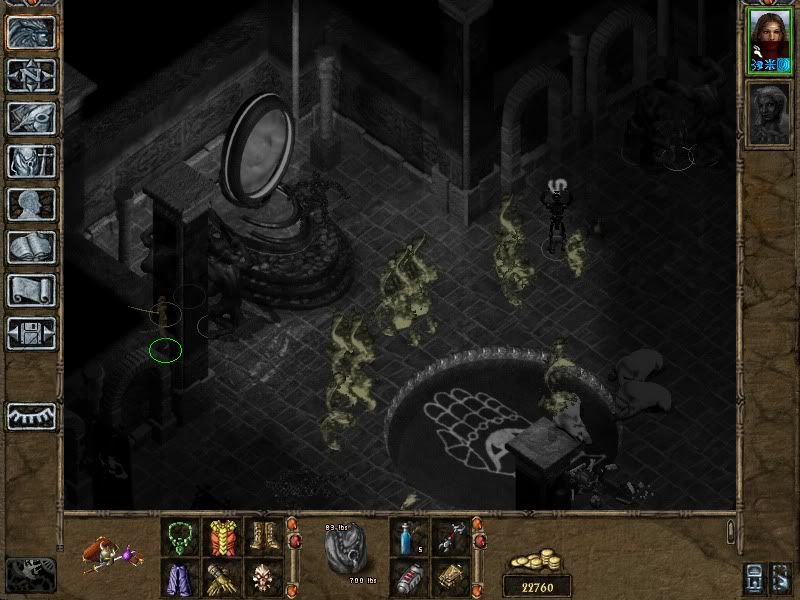Open the inventory screen button

tap(30, 161)
